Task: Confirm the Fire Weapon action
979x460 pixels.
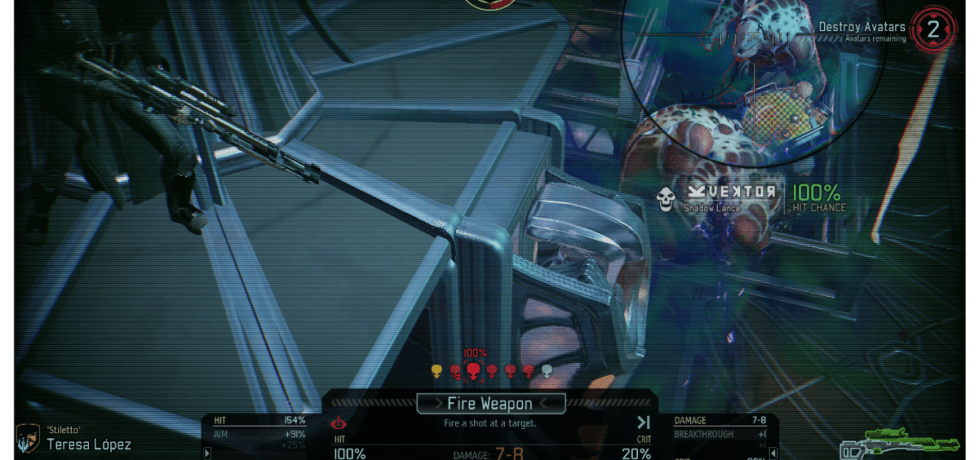Action: 490,403
